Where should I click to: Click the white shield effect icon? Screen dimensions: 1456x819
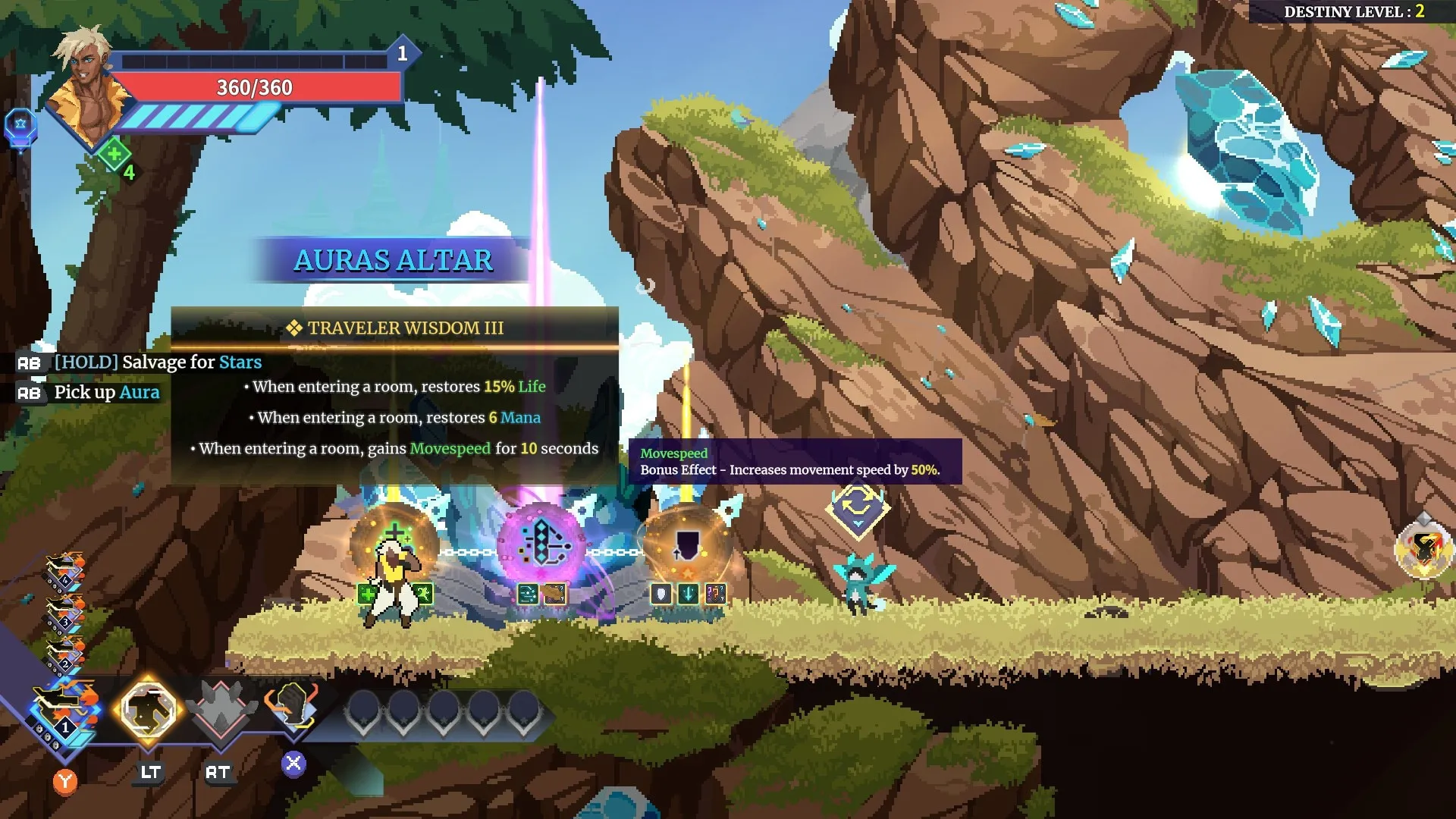coord(661,594)
